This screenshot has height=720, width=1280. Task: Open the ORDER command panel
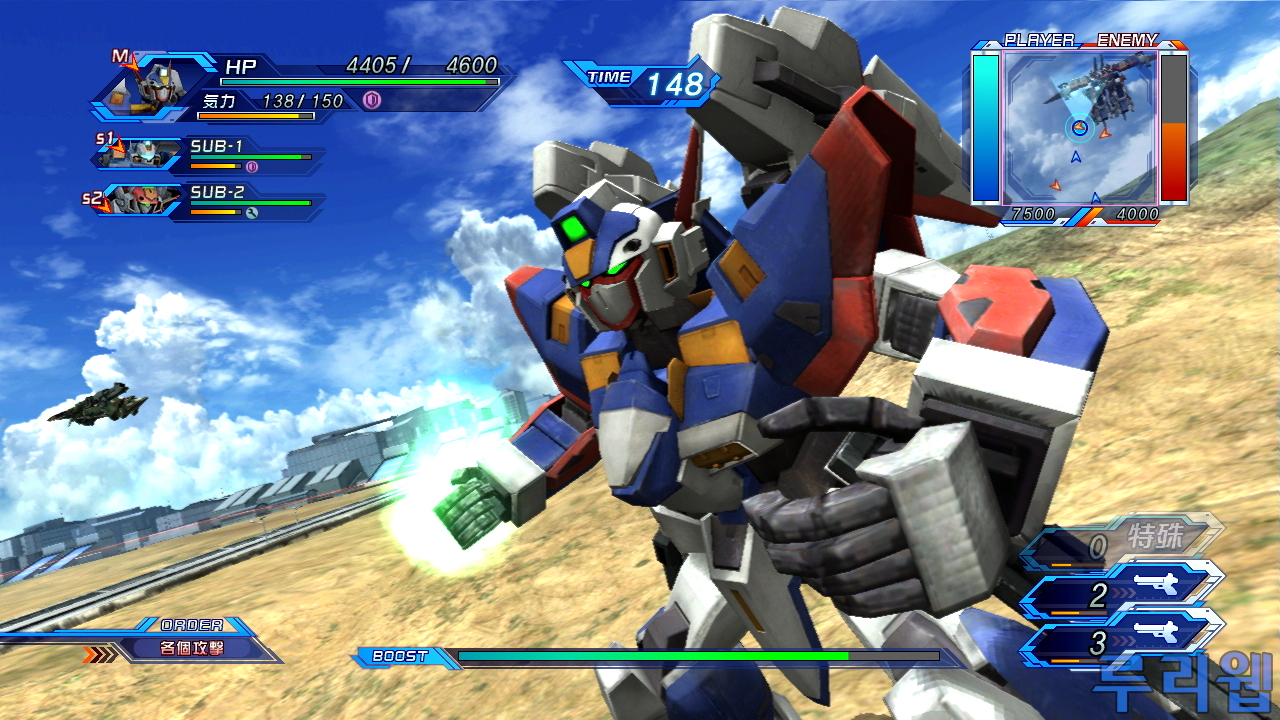pos(192,647)
